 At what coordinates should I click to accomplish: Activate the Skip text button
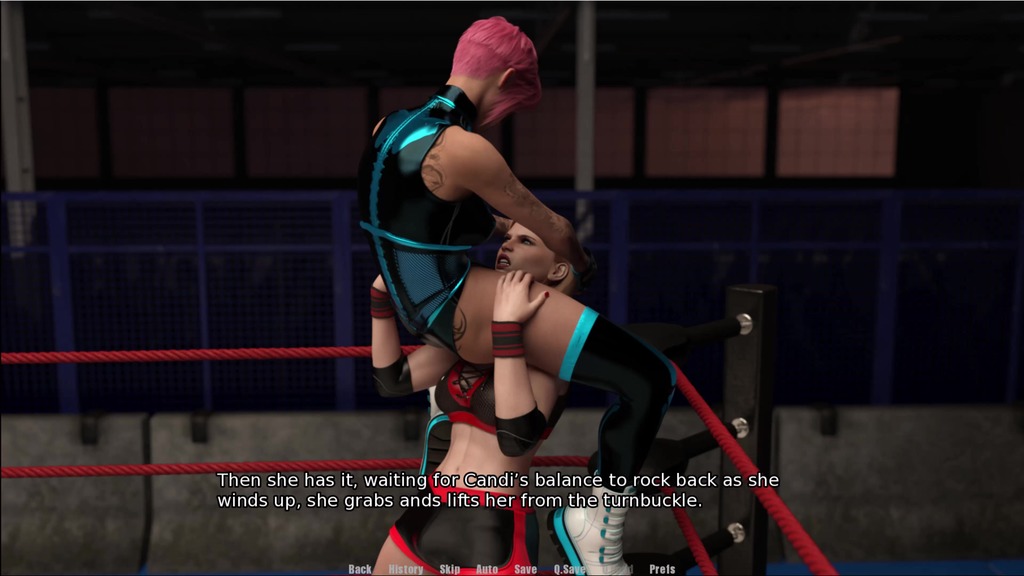[x=450, y=569]
